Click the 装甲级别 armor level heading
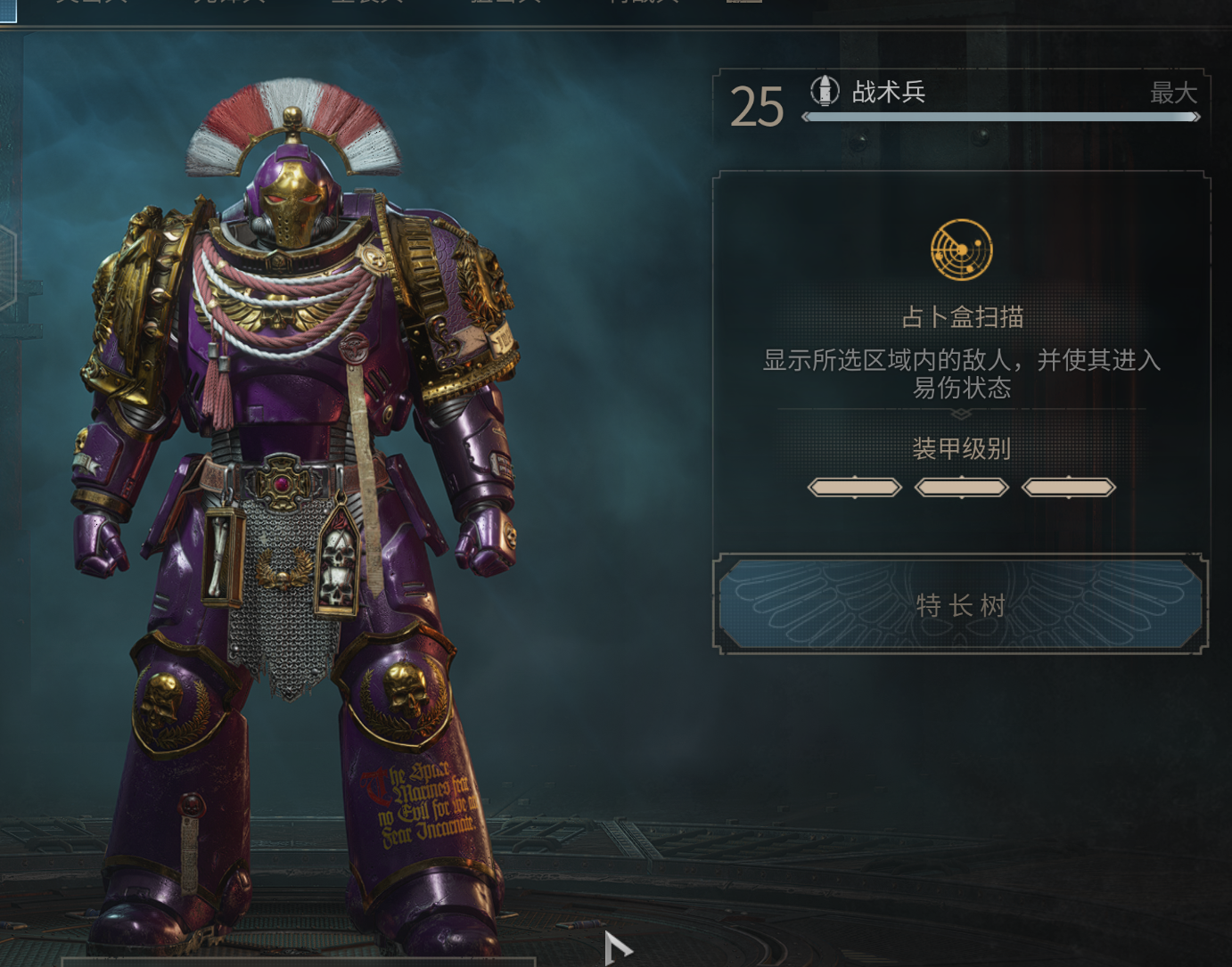This screenshot has width=1232, height=967. pos(962,449)
